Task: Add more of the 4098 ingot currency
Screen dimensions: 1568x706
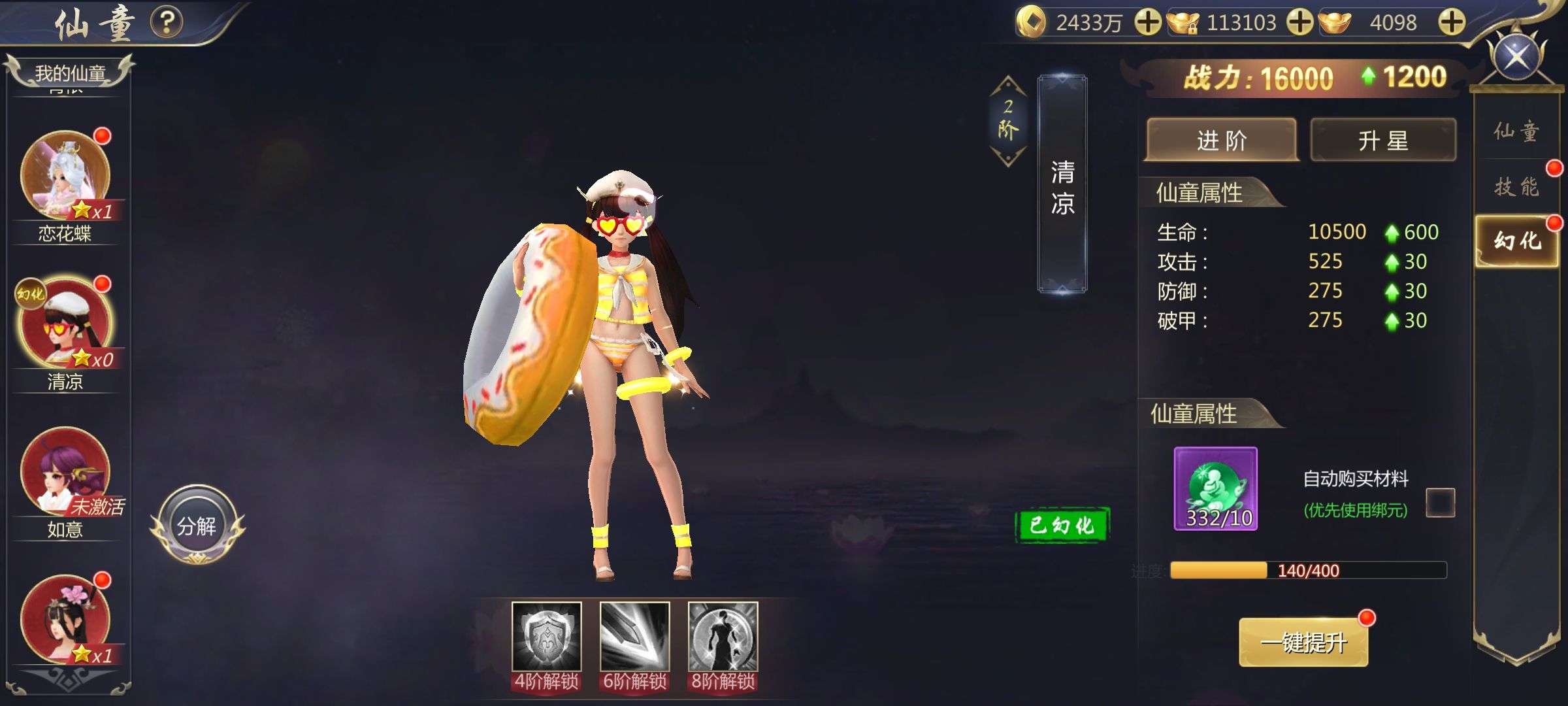Action: click(1451, 23)
